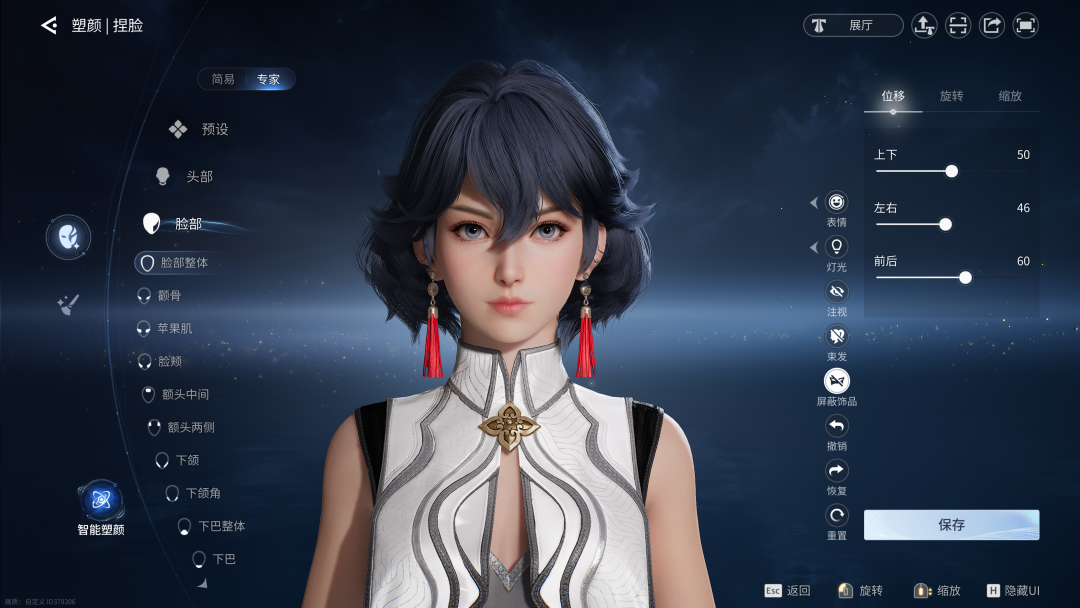Open the 缩放 scale tab
The width and height of the screenshot is (1080, 608).
pos(1010,96)
